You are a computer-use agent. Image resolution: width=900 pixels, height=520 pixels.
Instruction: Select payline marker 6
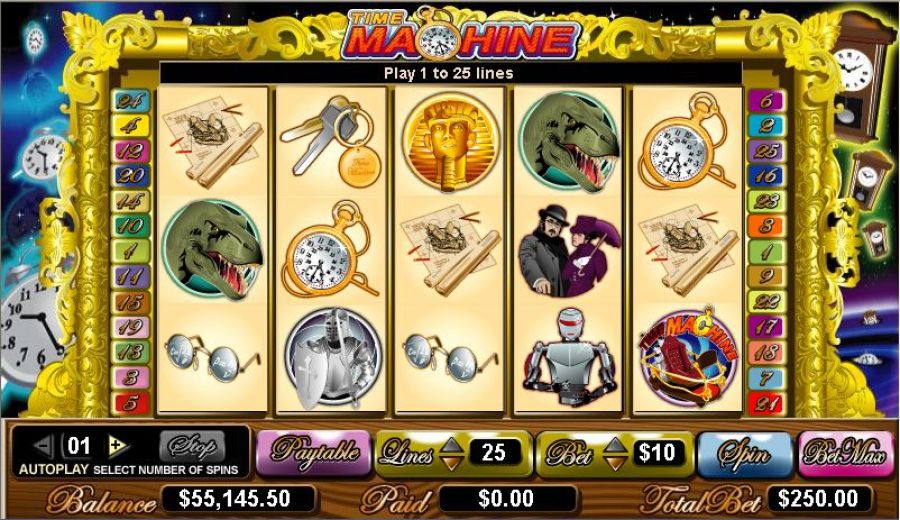pyautogui.click(x=767, y=101)
